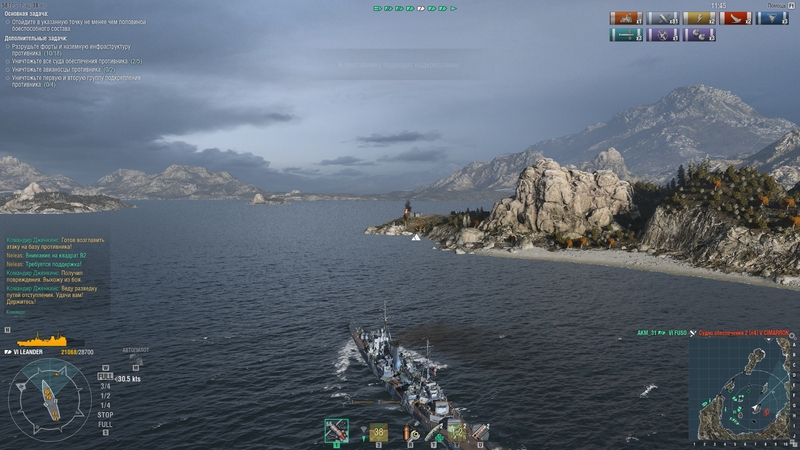
Task: Switch to the torpedo armament slot
Action: (378, 432)
